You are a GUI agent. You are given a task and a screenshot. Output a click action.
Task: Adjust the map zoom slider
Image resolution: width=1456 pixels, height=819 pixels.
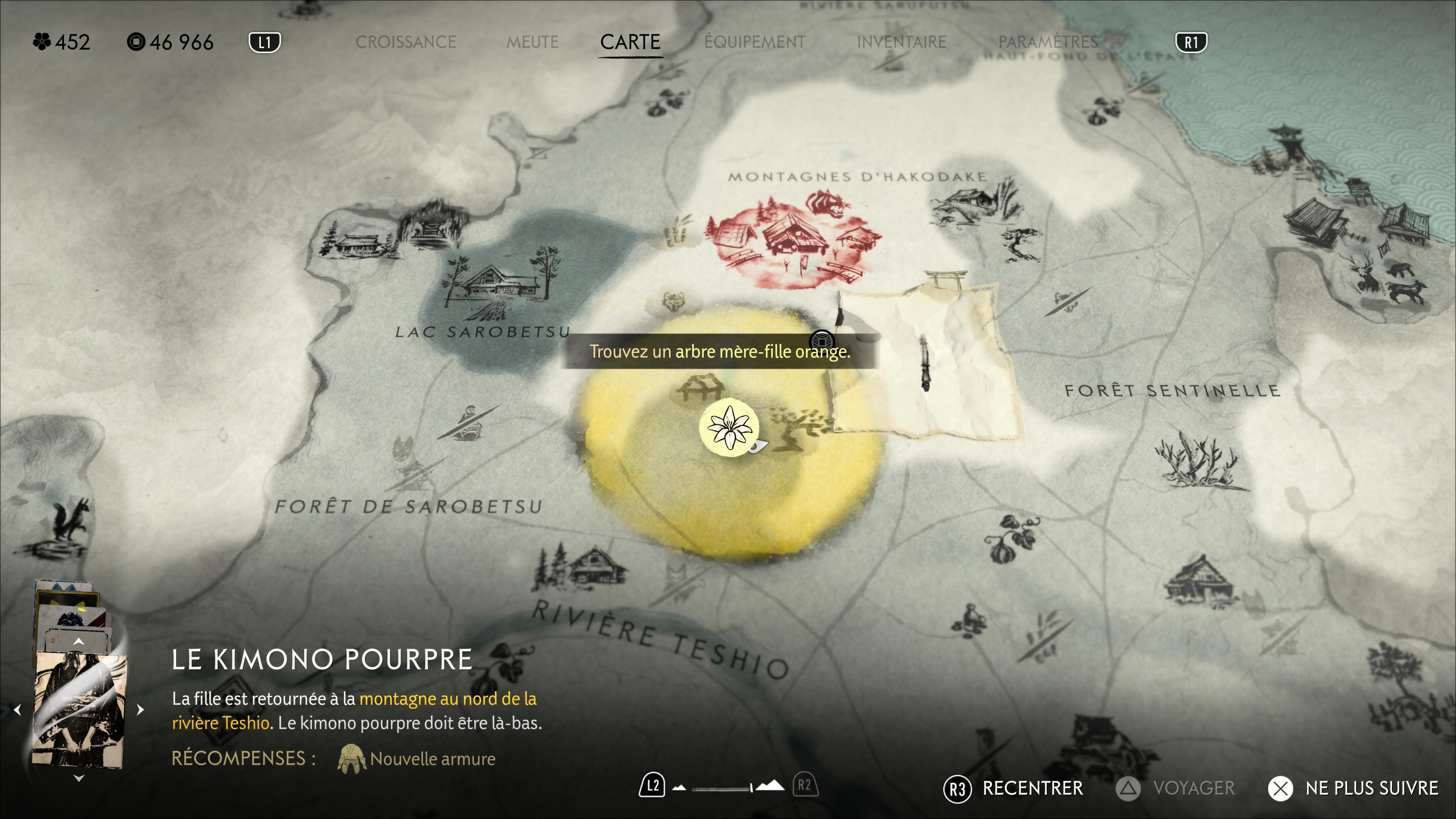pos(722,788)
